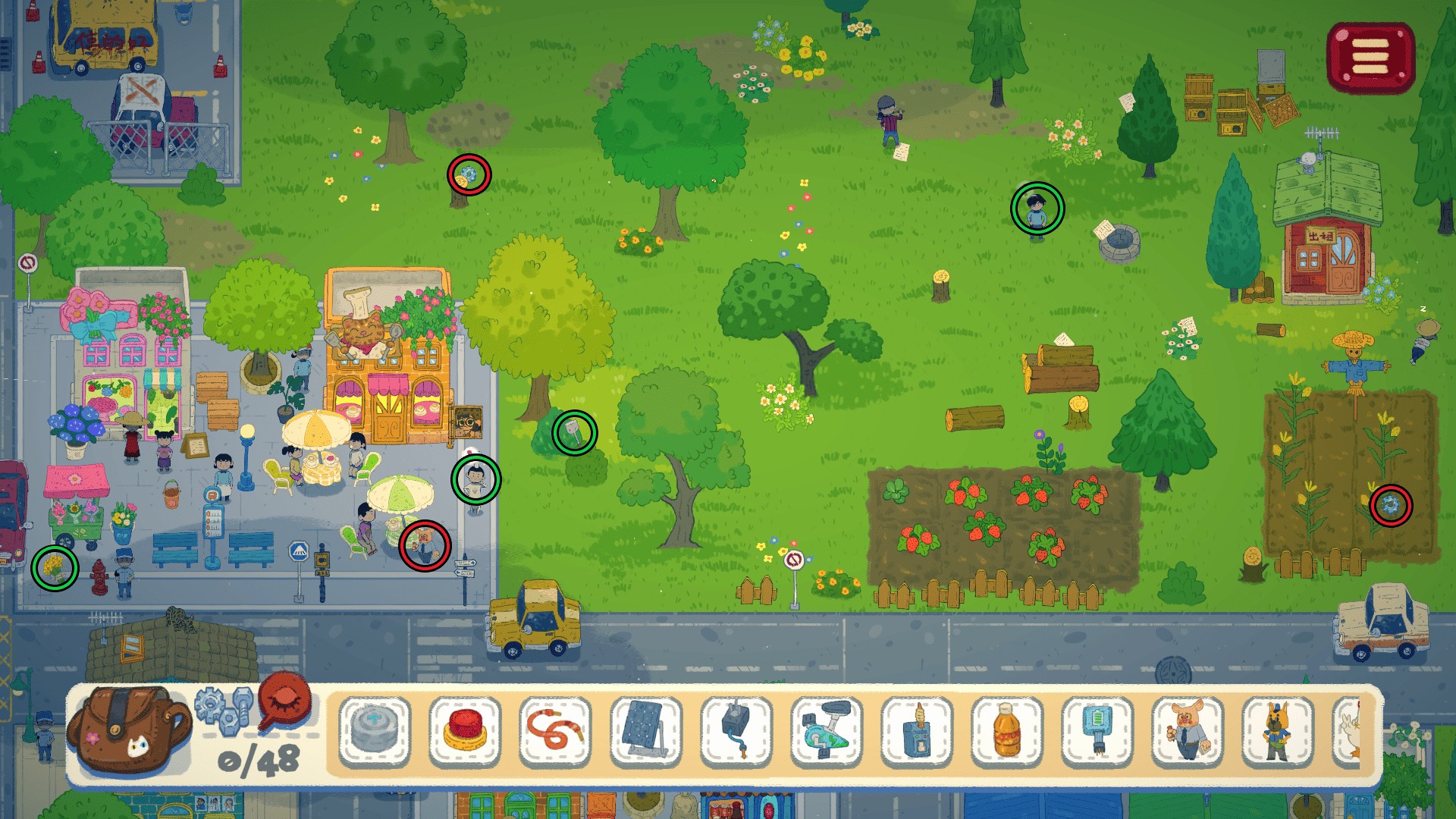Select the exercise bike generator item

tap(826, 730)
